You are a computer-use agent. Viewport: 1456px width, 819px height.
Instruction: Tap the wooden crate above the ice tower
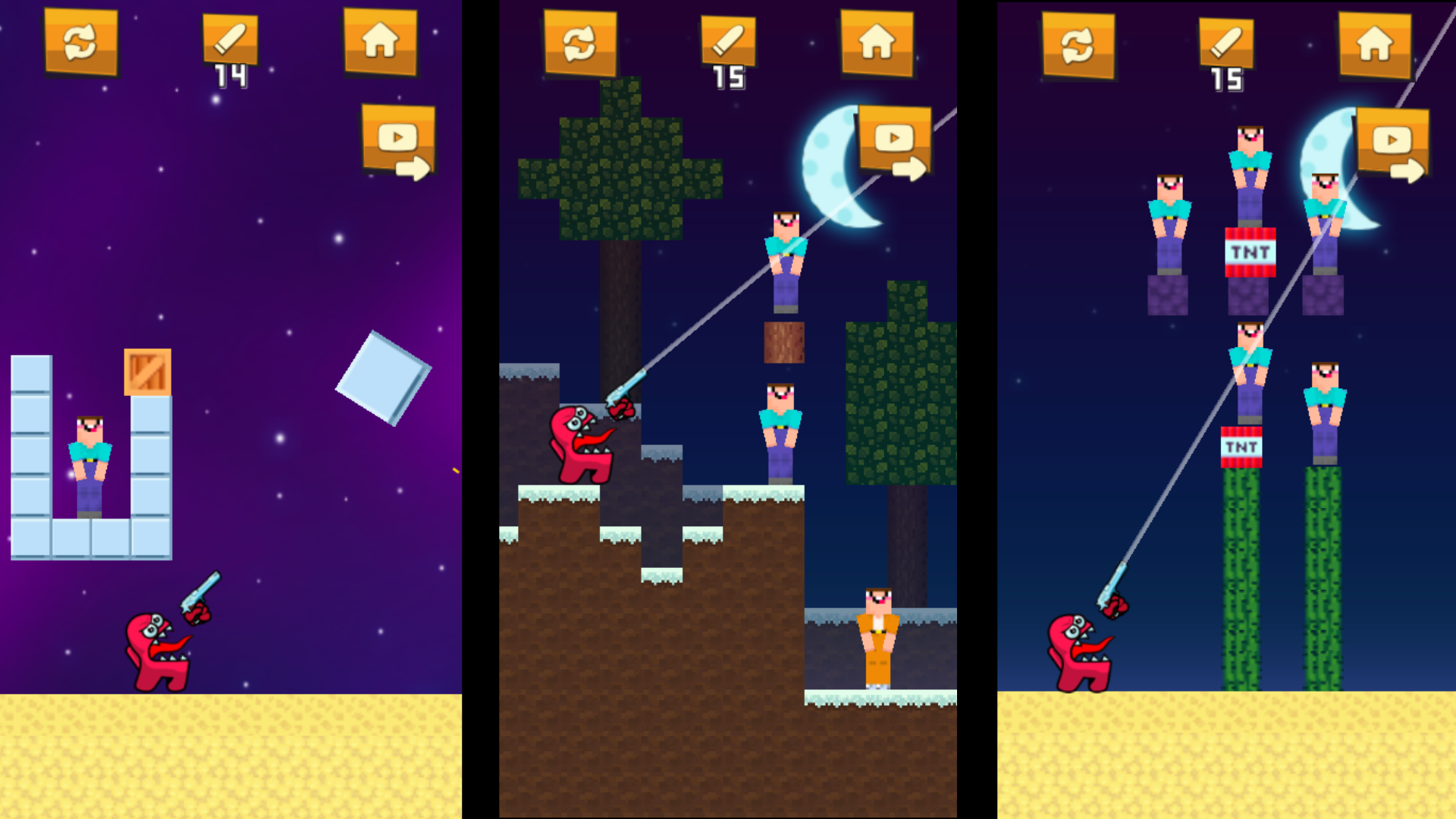tap(148, 372)
